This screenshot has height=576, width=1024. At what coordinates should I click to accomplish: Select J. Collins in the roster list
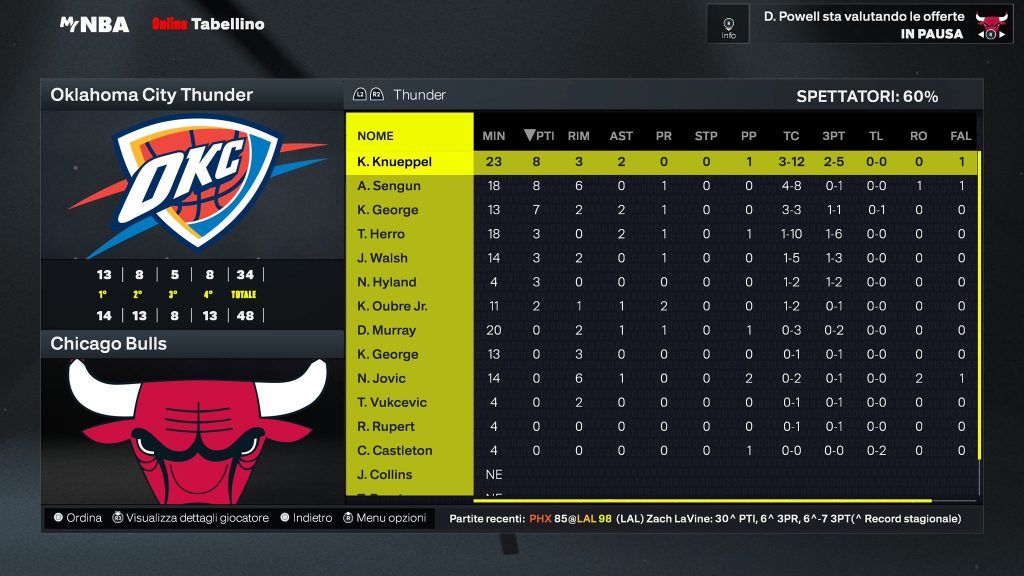click(x=384, y=474)
